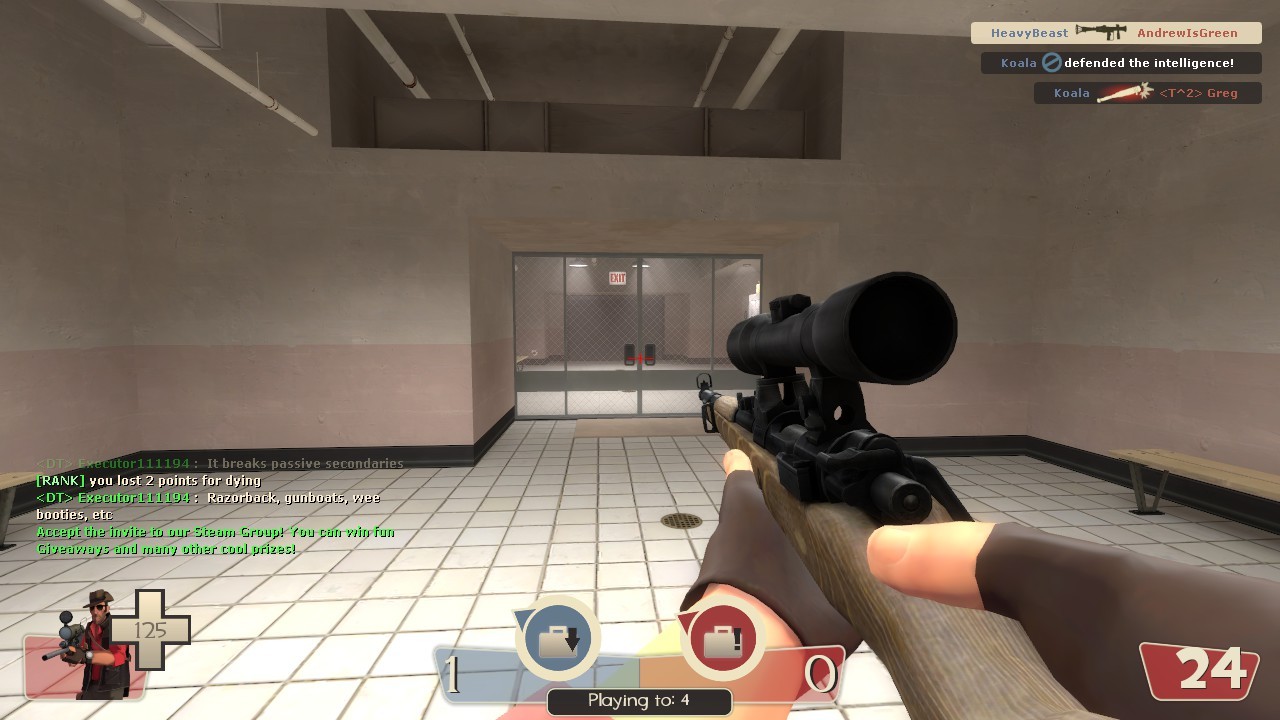Click Koala's name in the defense notification
Screen dimensions: 1280x720
[x=1019, y=63]
